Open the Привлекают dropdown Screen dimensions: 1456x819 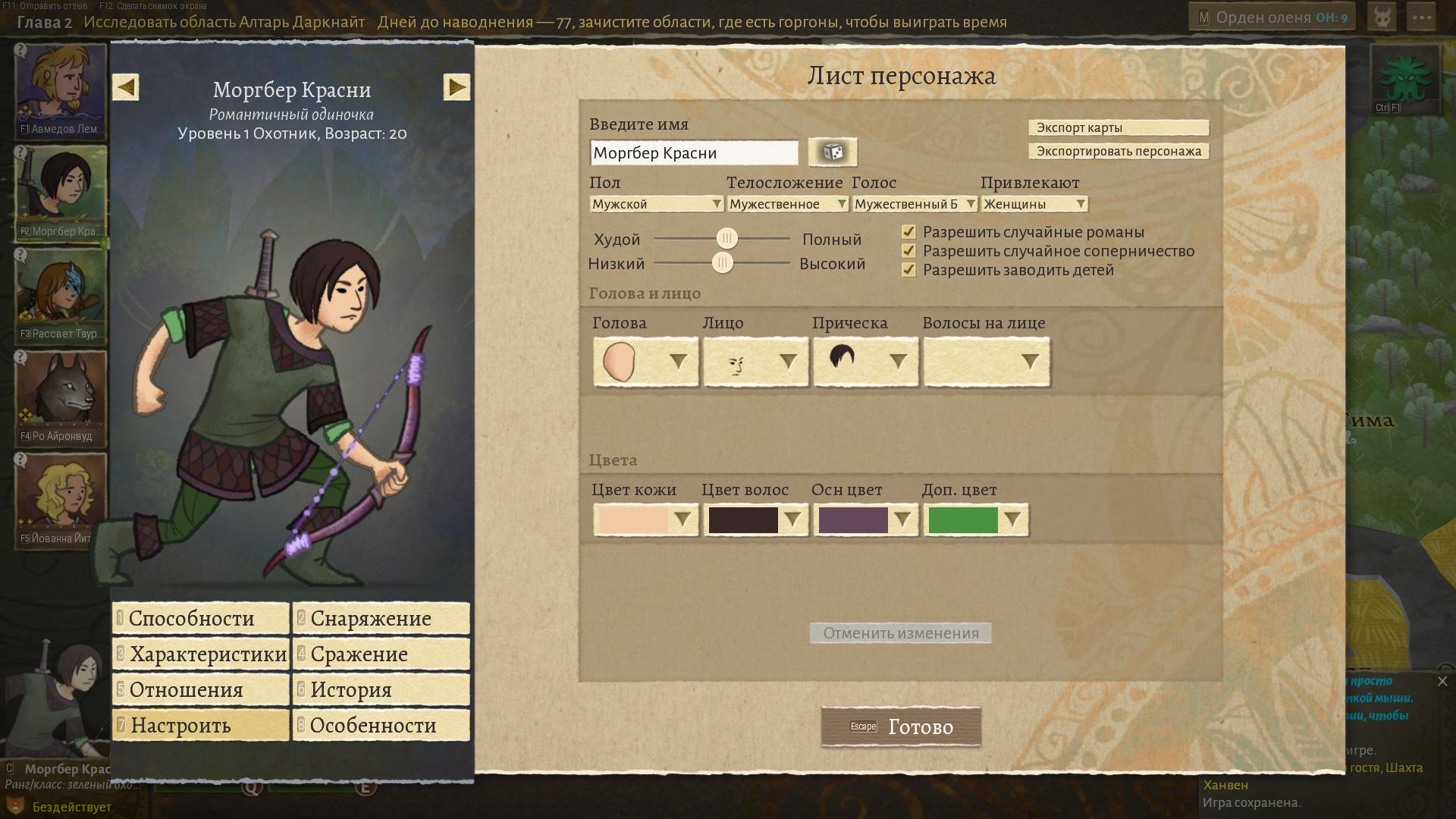[1034, 204]
